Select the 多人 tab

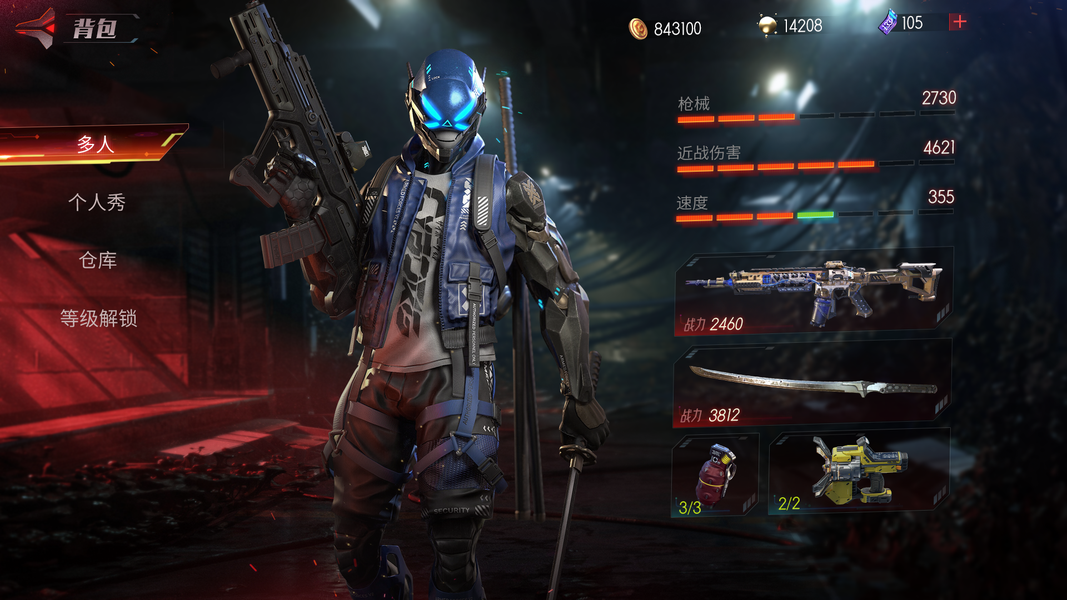(x=95, y=144)
